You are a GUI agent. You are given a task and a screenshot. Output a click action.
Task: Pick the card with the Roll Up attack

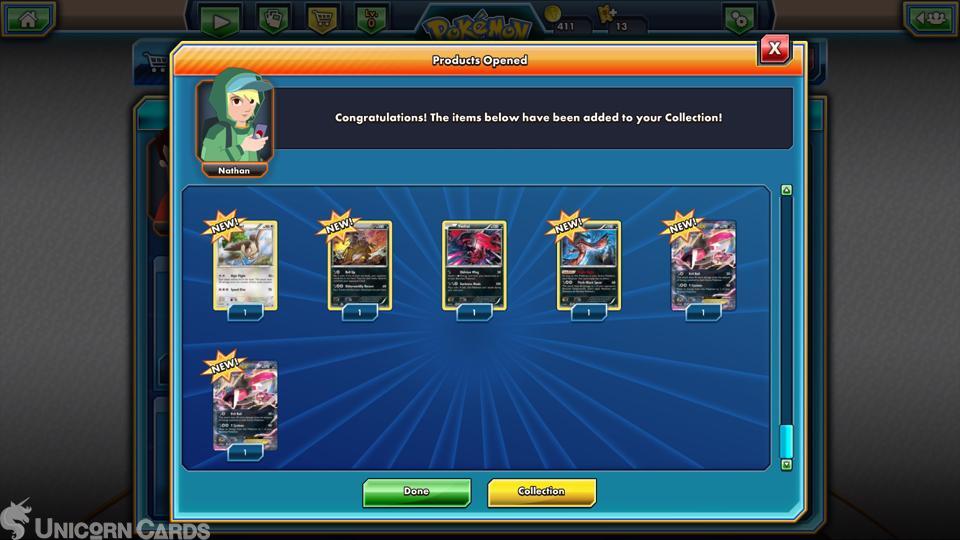click(360, 265)
